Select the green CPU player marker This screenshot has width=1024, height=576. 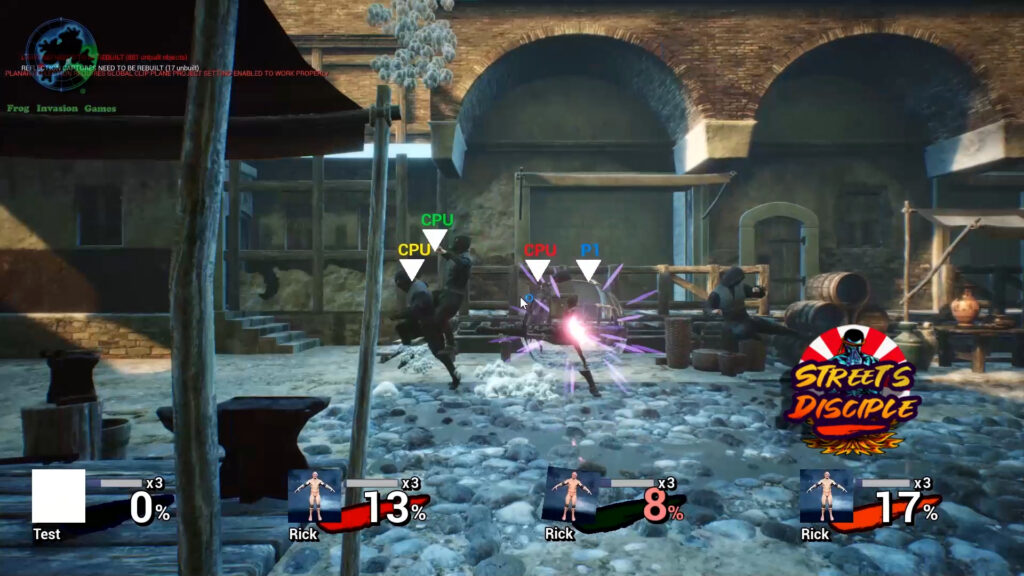coord(436,230)
